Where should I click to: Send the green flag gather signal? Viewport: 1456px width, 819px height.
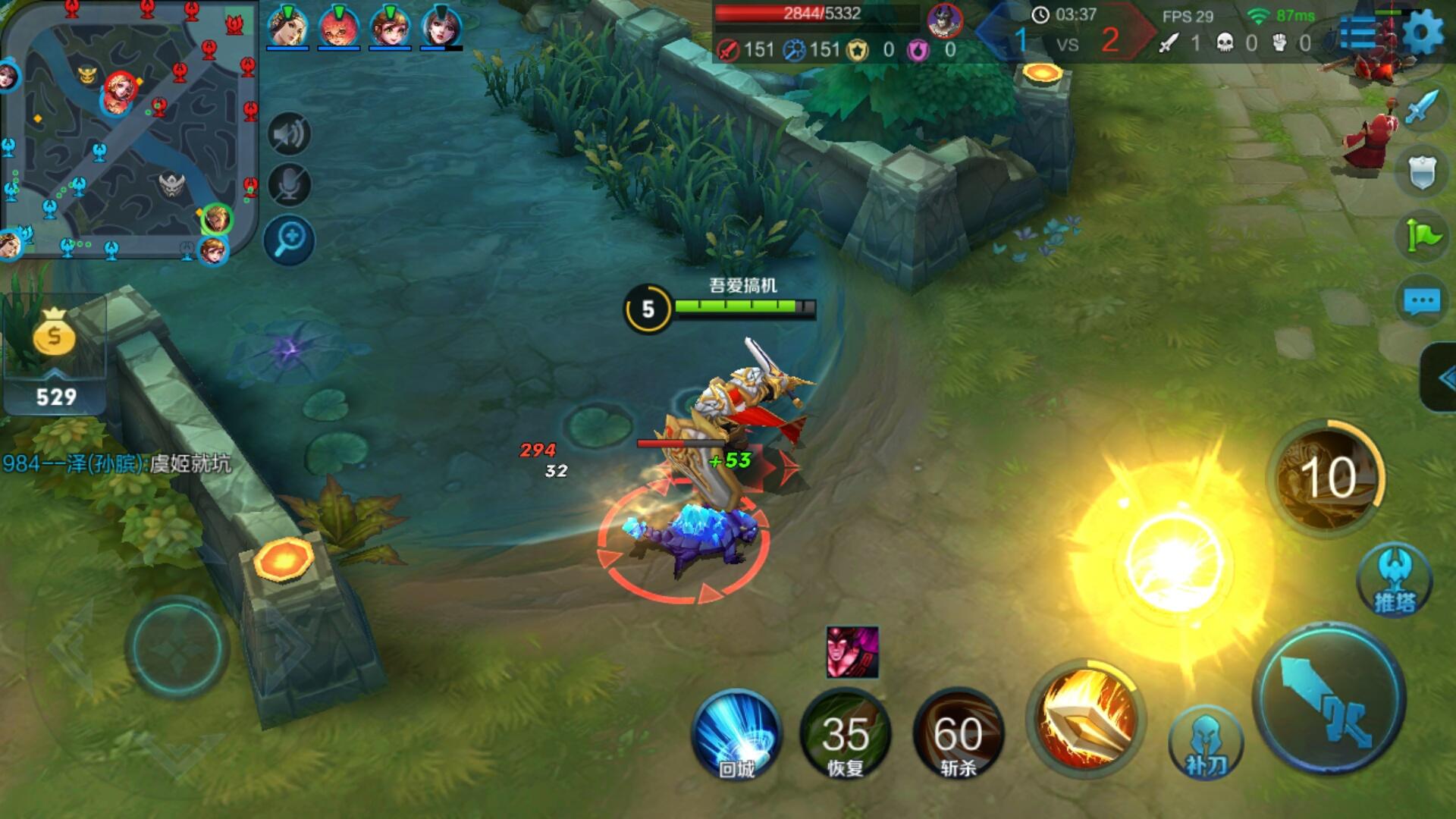click(x=1422, y=236)
